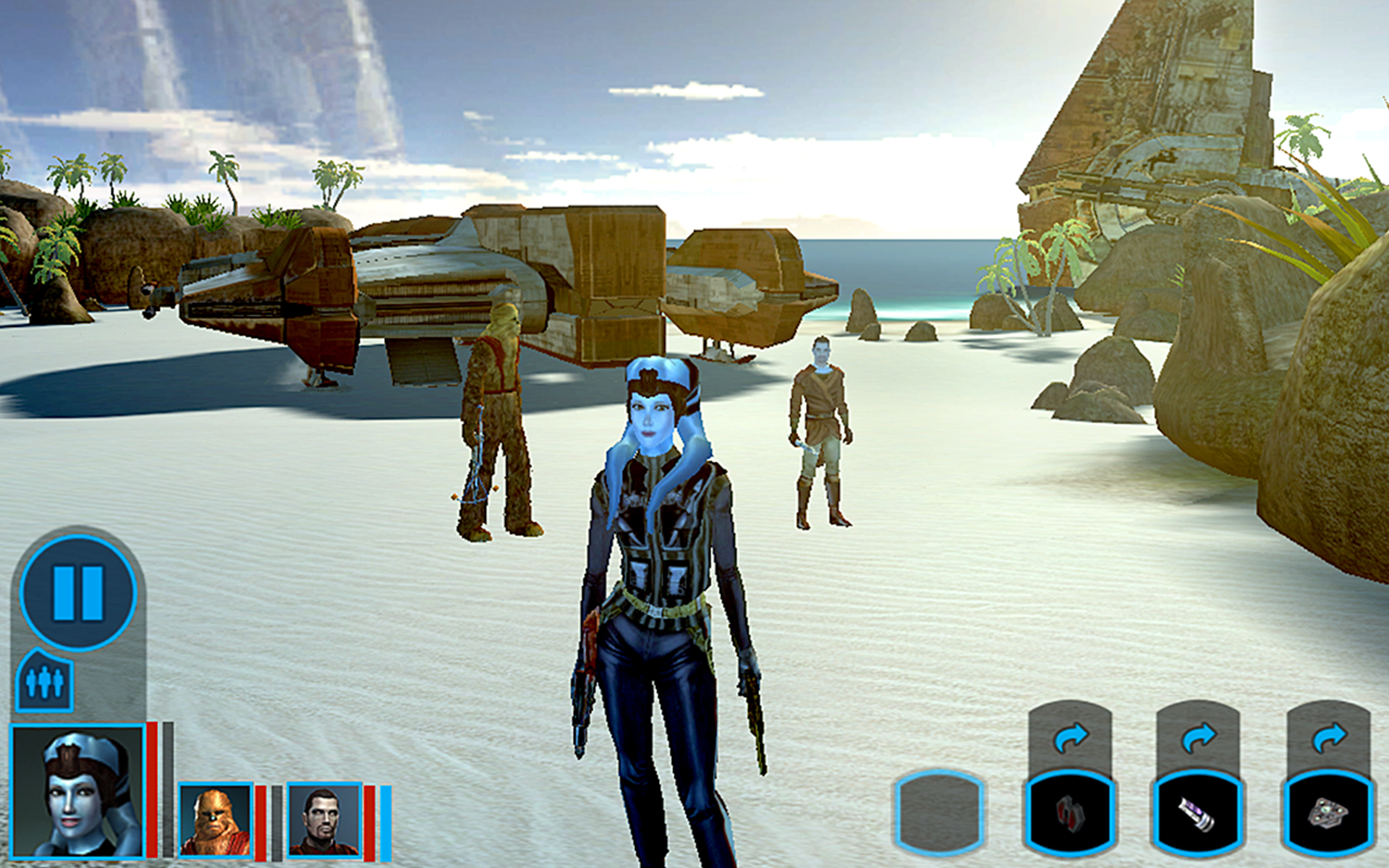The width and height of the screenshot is (1389, 868).
Task: Use the red medpac item slot
Action: 1069,813
